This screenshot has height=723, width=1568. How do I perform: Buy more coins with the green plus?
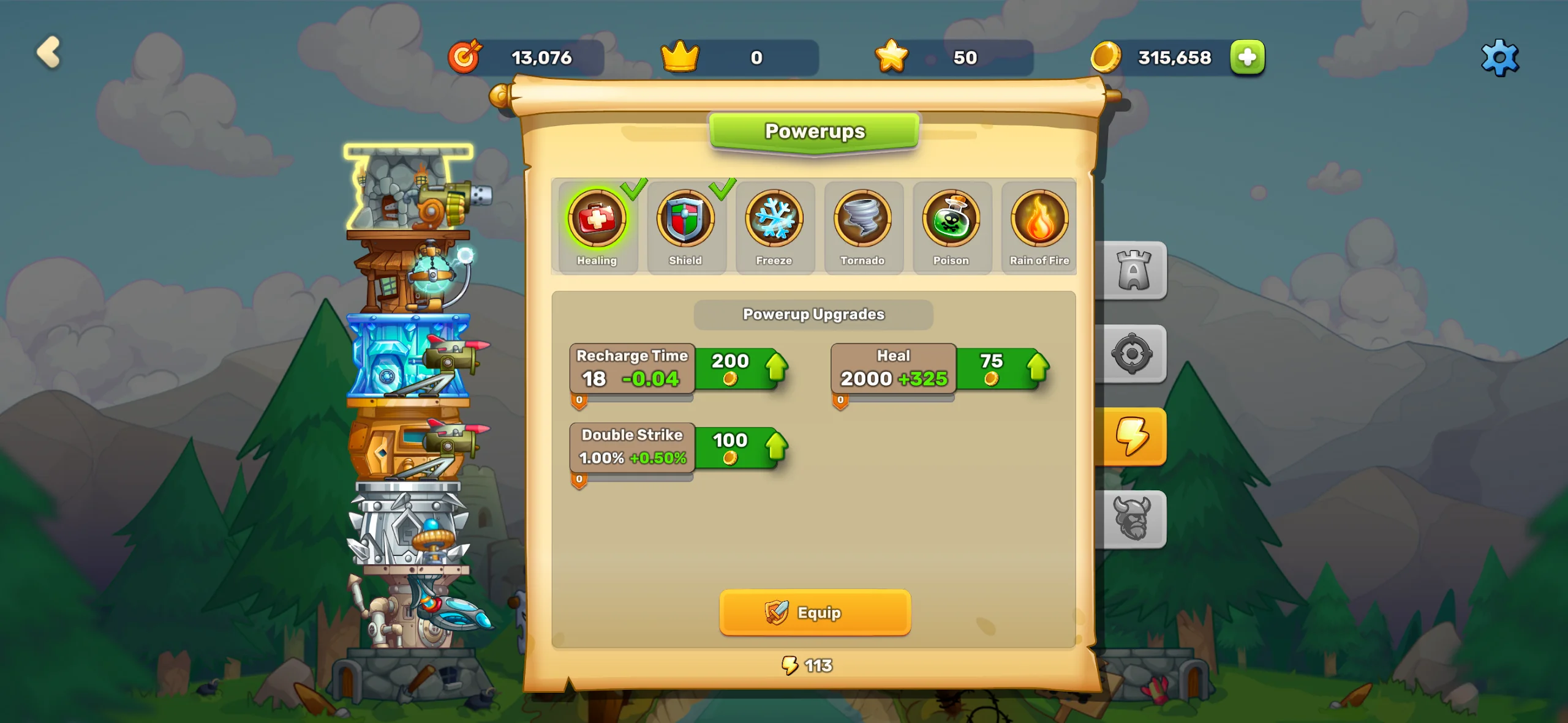[x=1247, y=58]
